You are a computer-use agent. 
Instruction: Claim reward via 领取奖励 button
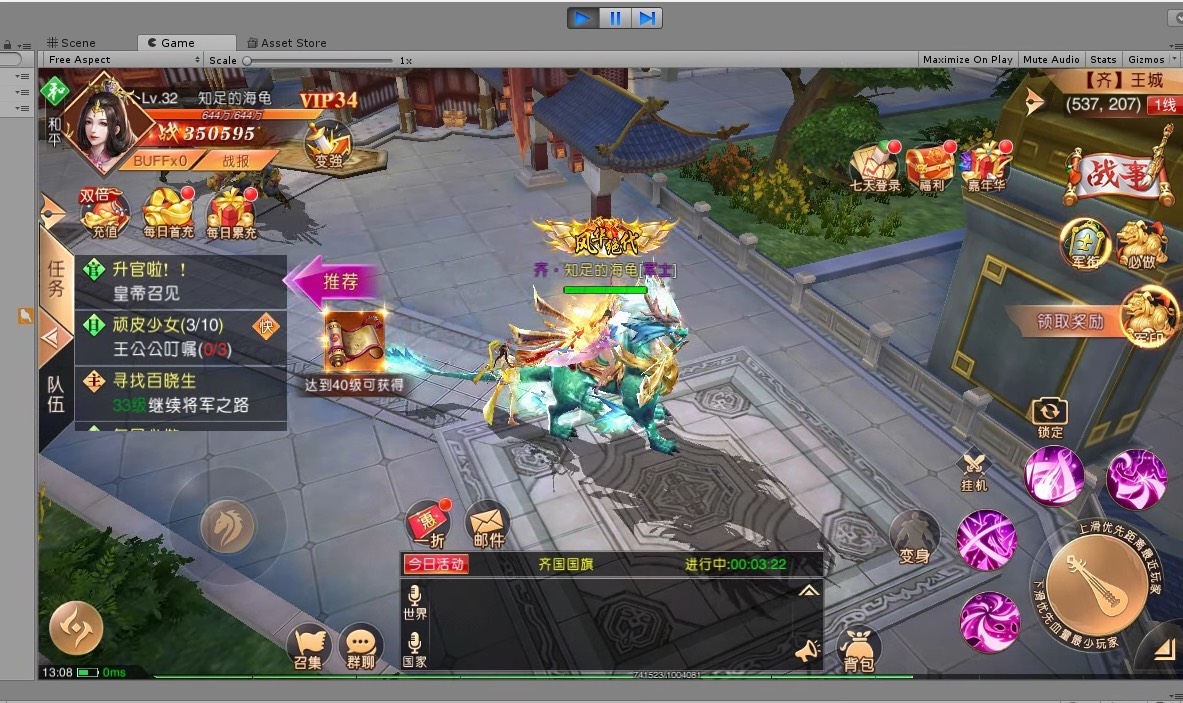[1070, 321]
